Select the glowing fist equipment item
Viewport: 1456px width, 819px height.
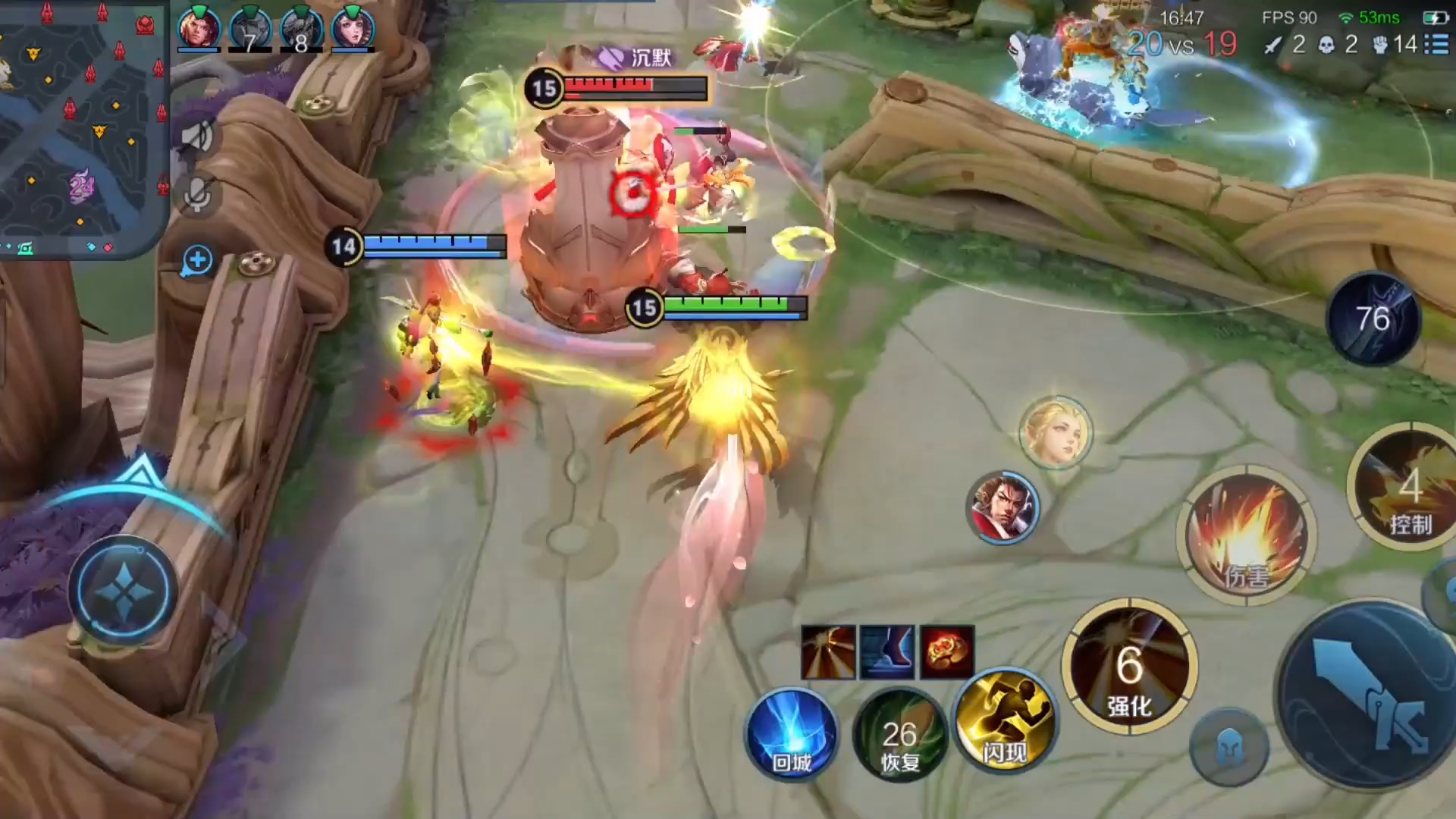tap(947, 652)
